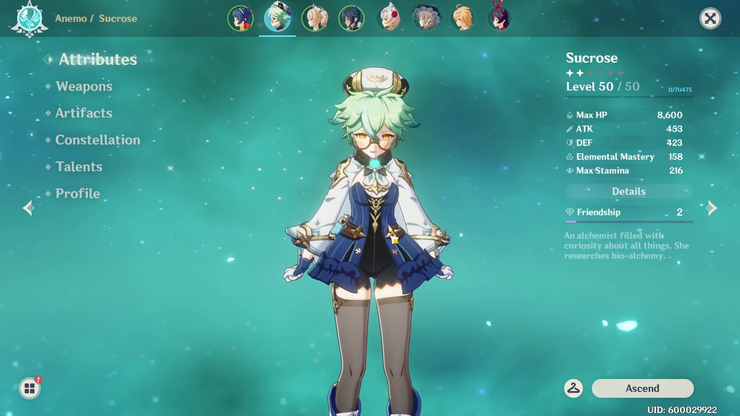Image resolution: width=740 pixels, height=416 pixels.
Task: Go to the previous character arrow
Action: (x=28, y=208)
